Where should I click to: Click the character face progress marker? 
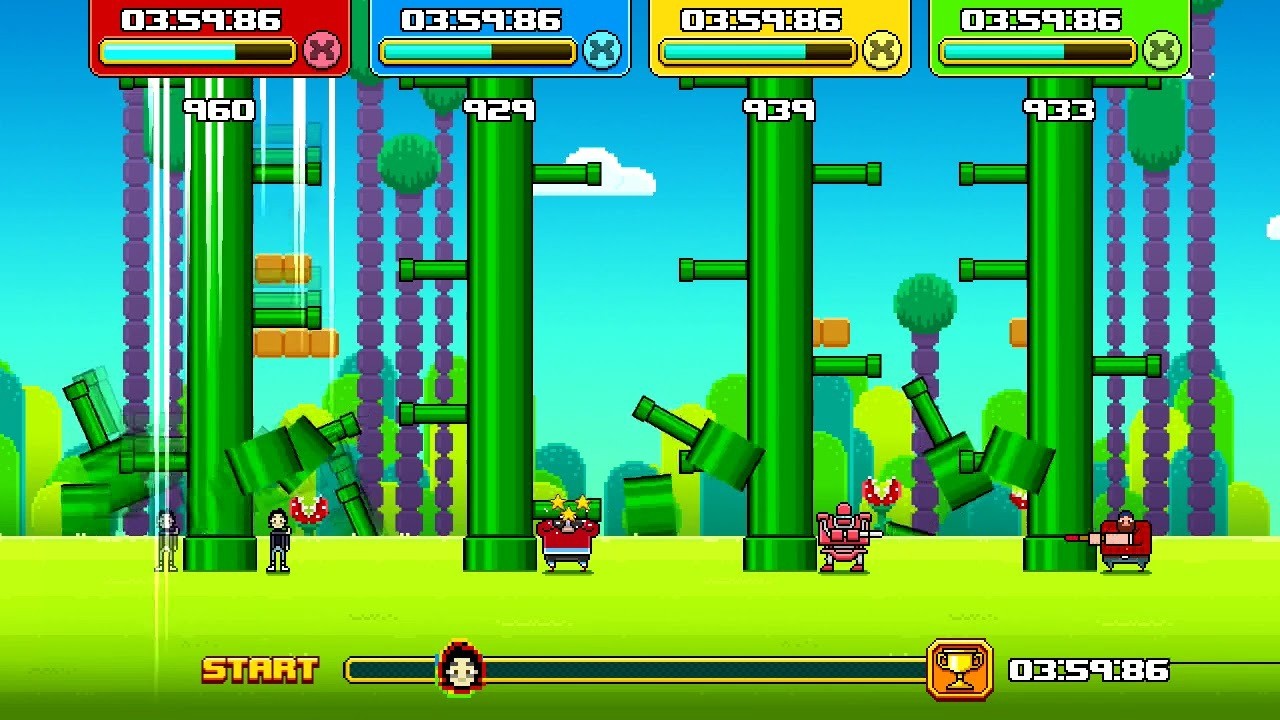(x=461, y=668)
